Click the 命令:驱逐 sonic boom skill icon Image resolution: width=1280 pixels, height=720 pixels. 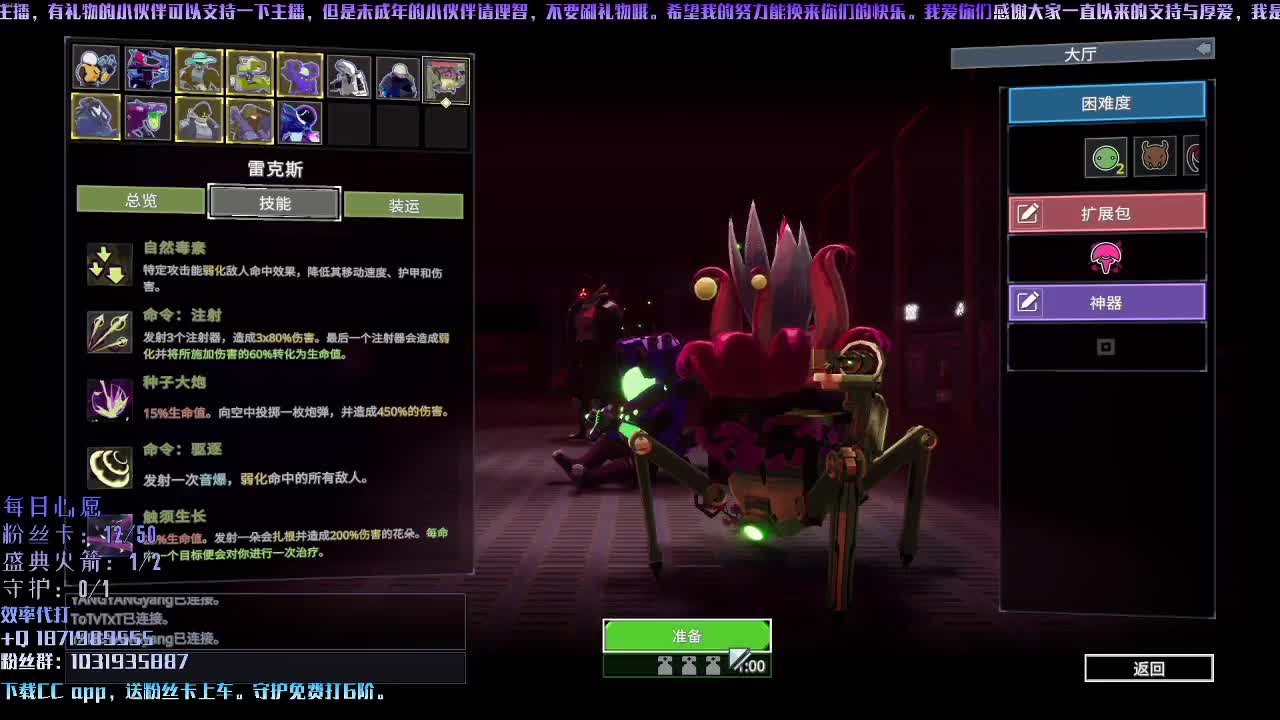click(x=110, y=466)
